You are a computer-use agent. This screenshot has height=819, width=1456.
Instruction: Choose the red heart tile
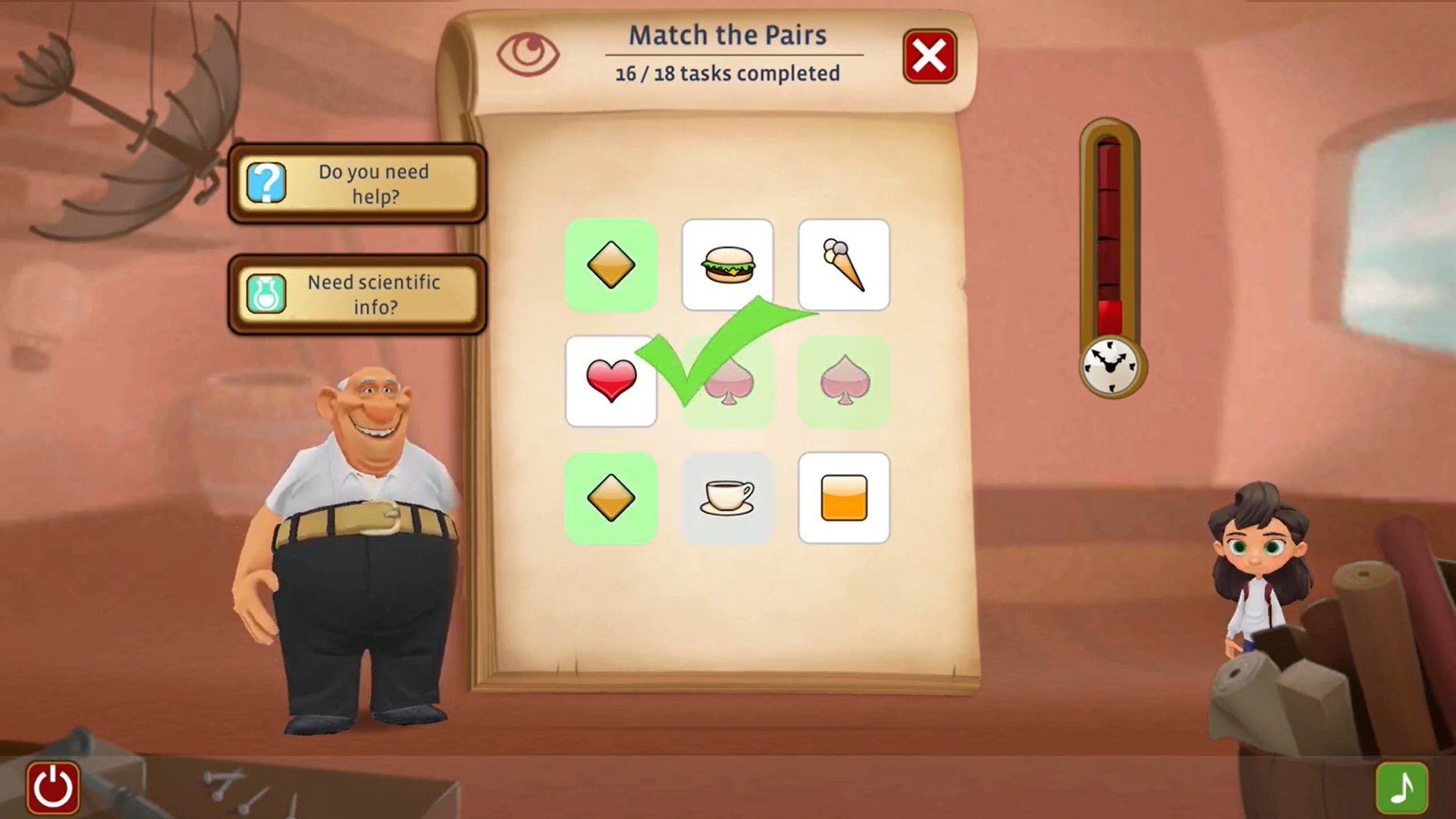610,381
